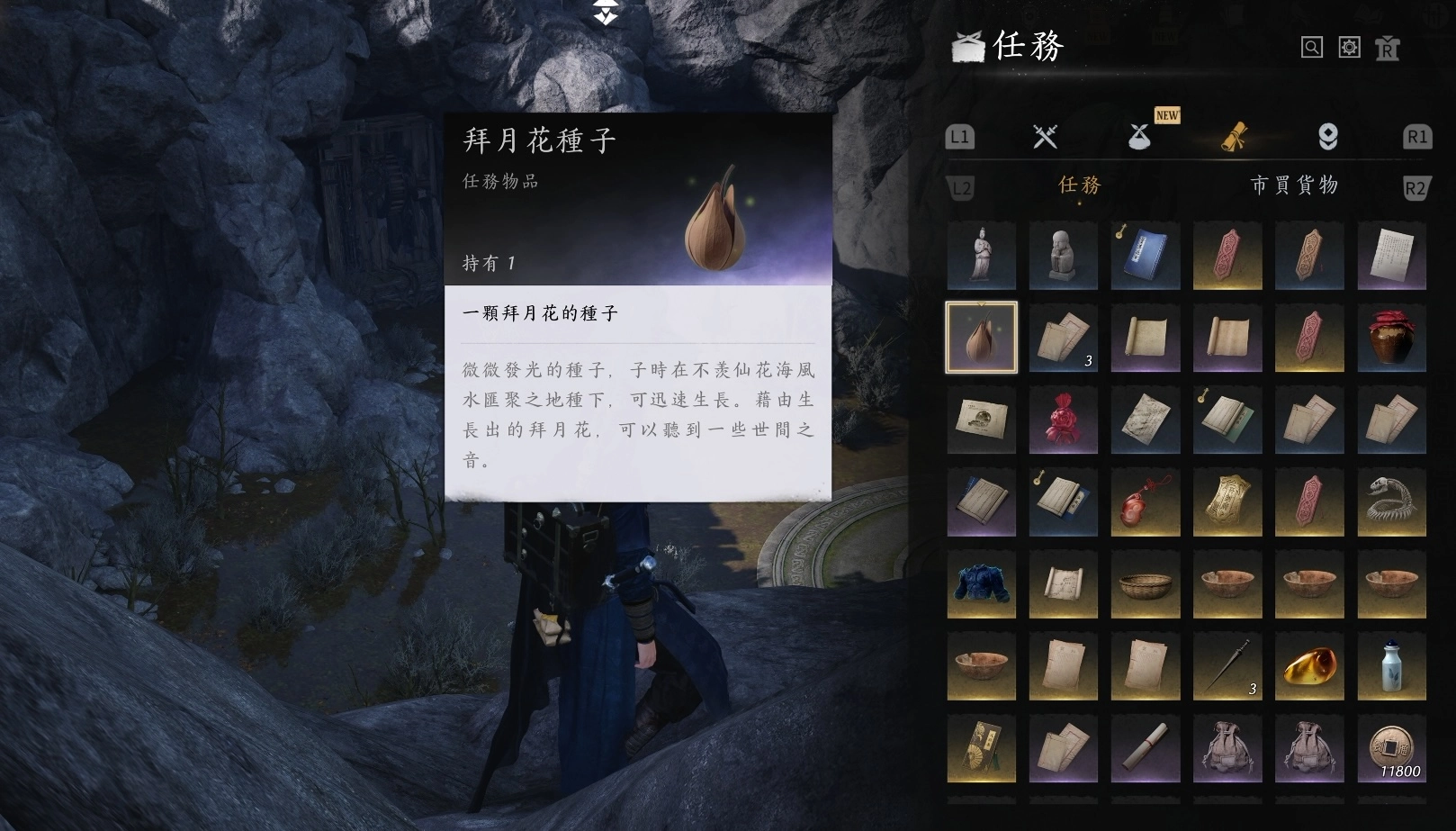Select the blue book item in the grid

click(x=1145, y=257)
